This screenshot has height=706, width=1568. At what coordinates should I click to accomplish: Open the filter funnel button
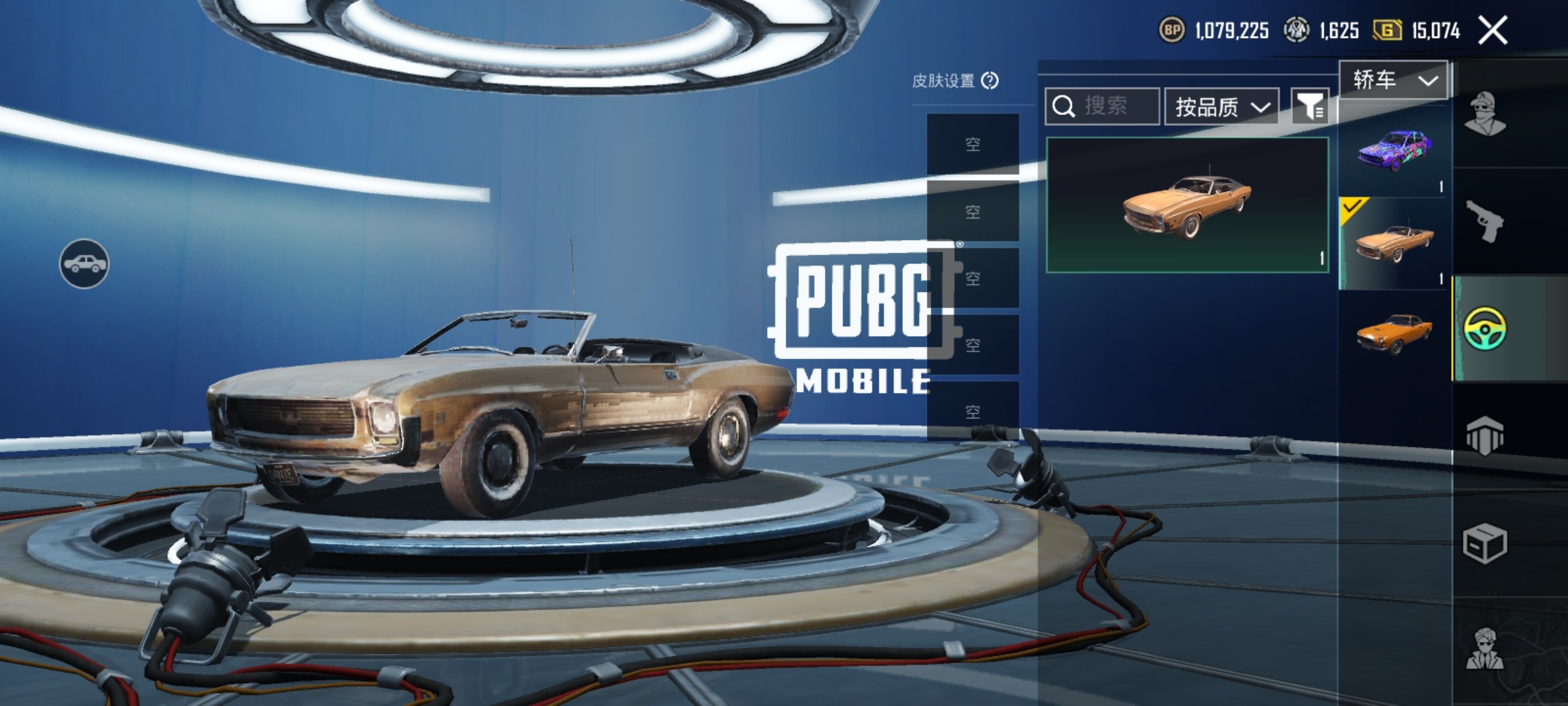[1310, 107]
